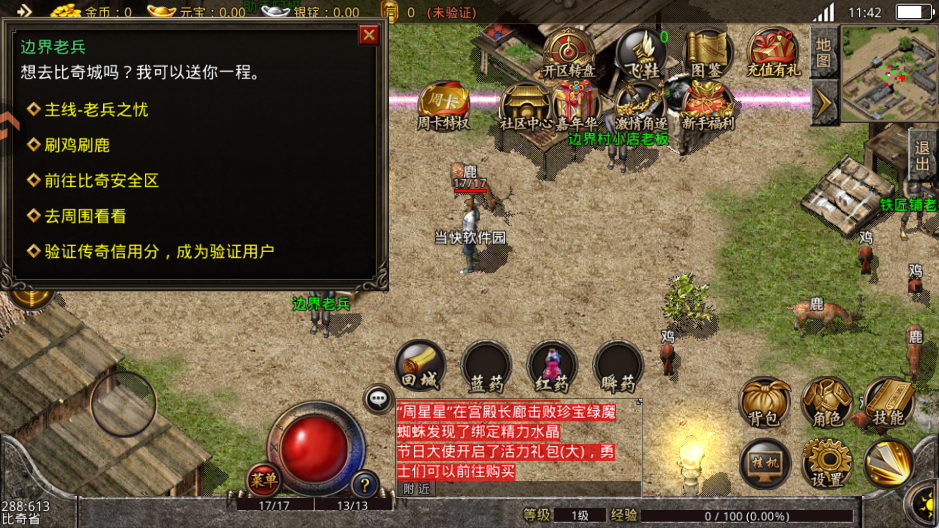
Task: Pick the 去周围看看 dialogue choice
Action: coord(85,216)
